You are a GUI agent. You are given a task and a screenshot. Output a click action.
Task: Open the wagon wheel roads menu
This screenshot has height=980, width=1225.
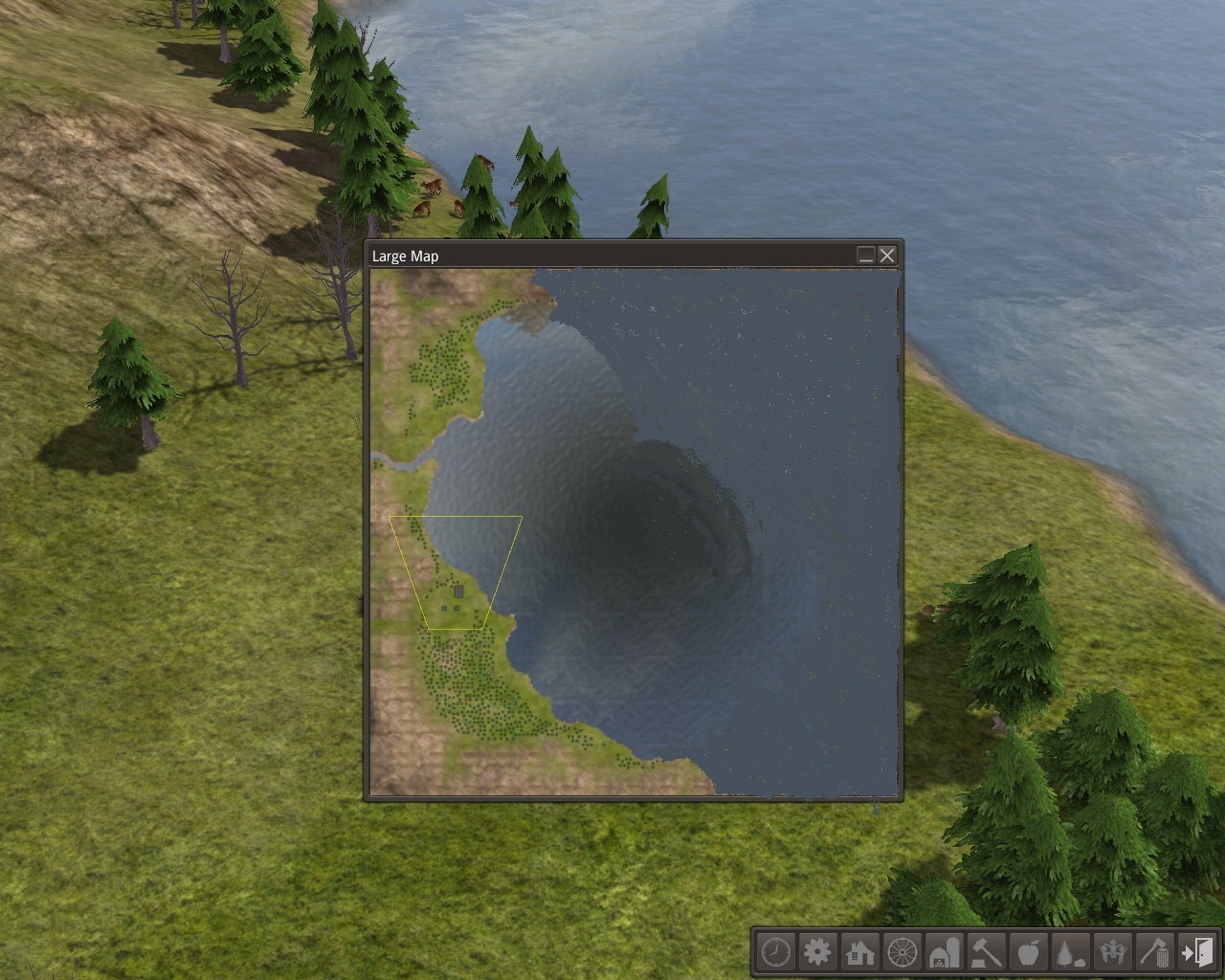click(902, 952)
